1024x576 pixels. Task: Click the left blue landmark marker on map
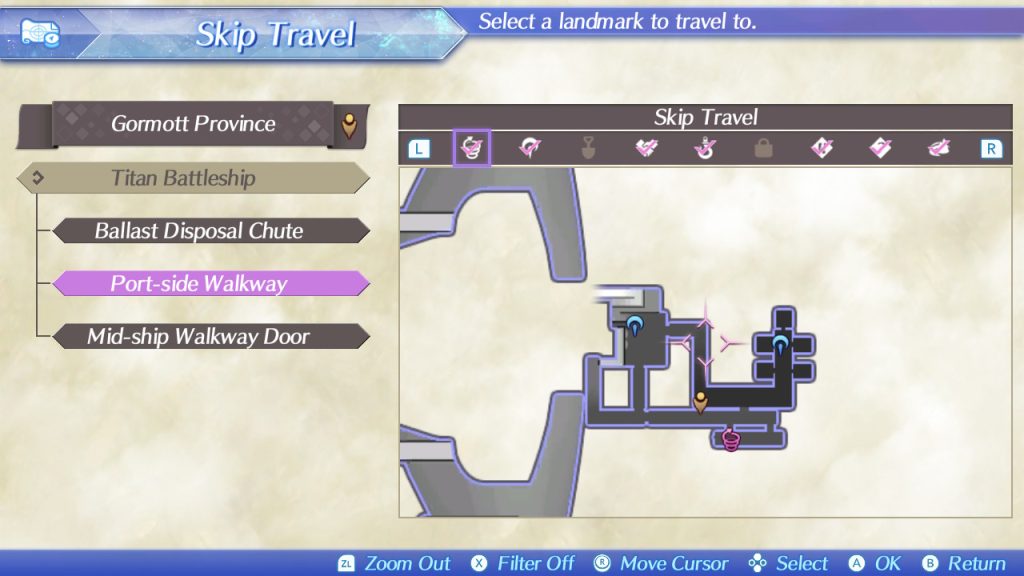[635, 324]
